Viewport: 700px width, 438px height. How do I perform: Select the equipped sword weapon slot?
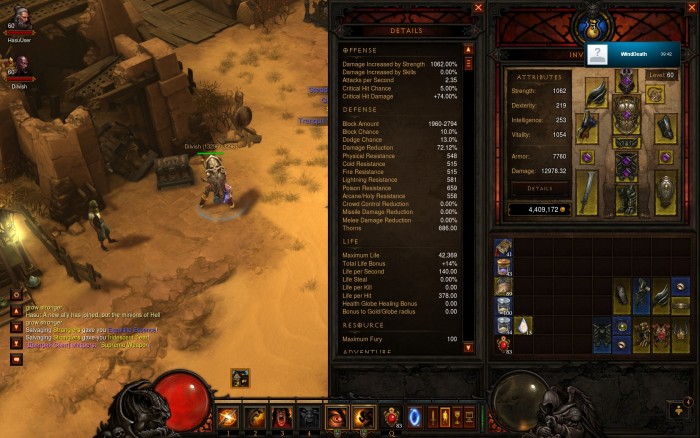point(587,191)
